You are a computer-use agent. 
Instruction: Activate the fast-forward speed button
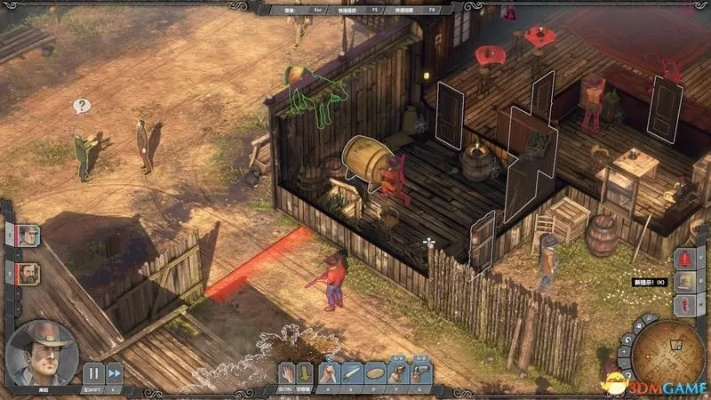pos(115,373)
